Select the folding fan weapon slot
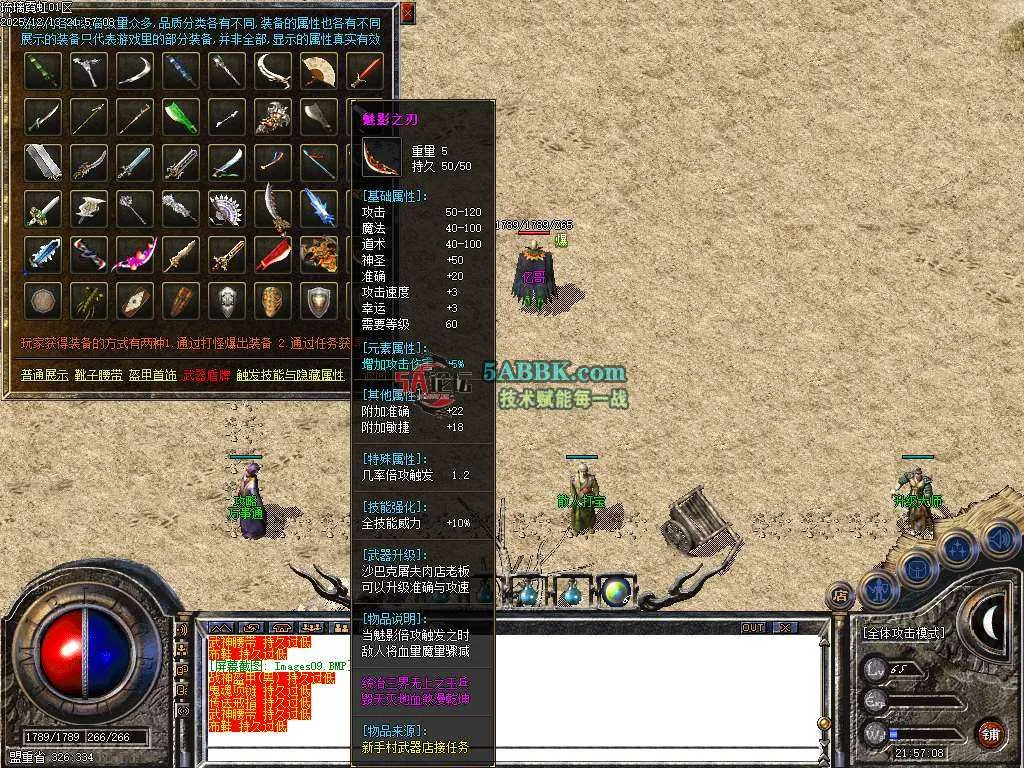 point(319,70)
